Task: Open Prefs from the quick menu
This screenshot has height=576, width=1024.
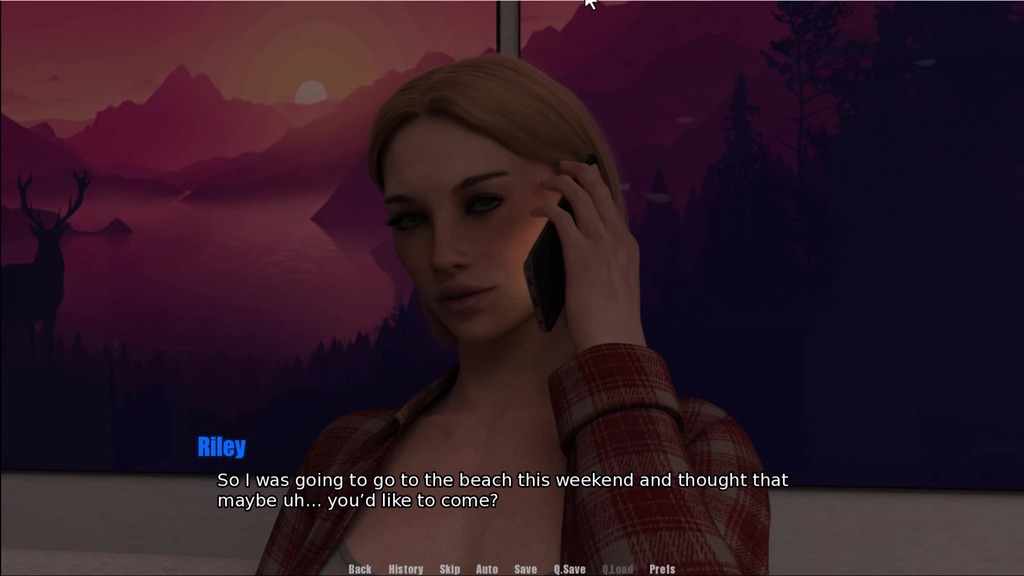Action: [662, 569]
